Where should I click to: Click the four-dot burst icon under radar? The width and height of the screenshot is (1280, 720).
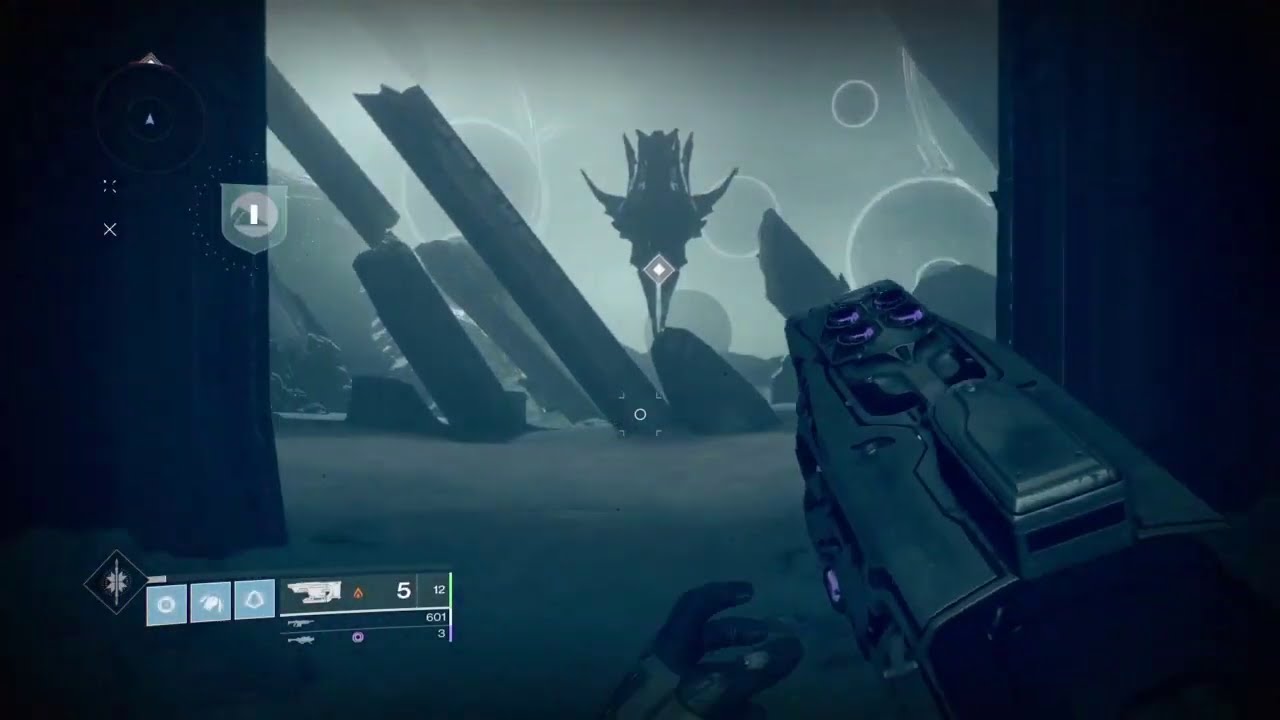[x=110, y=186]
